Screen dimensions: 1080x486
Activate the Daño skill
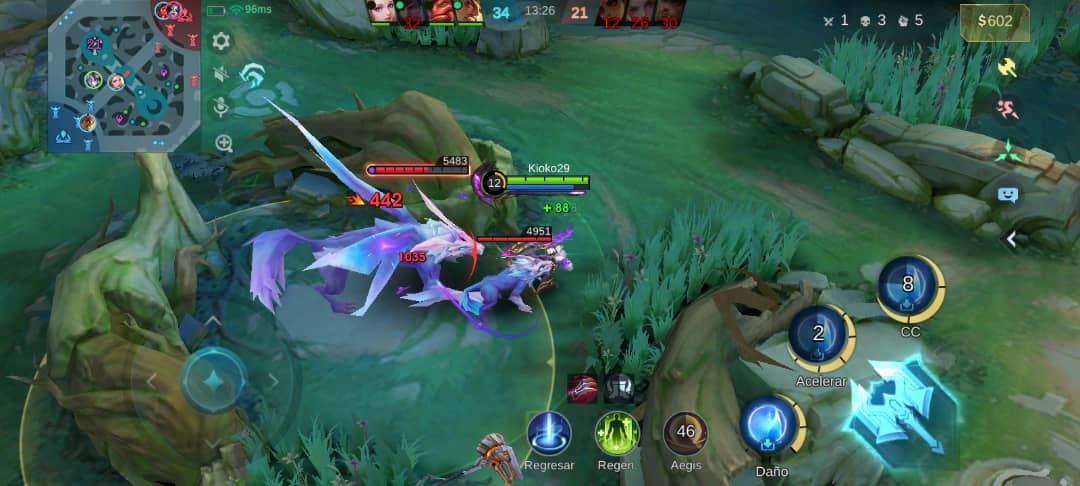tap(771, 425)
